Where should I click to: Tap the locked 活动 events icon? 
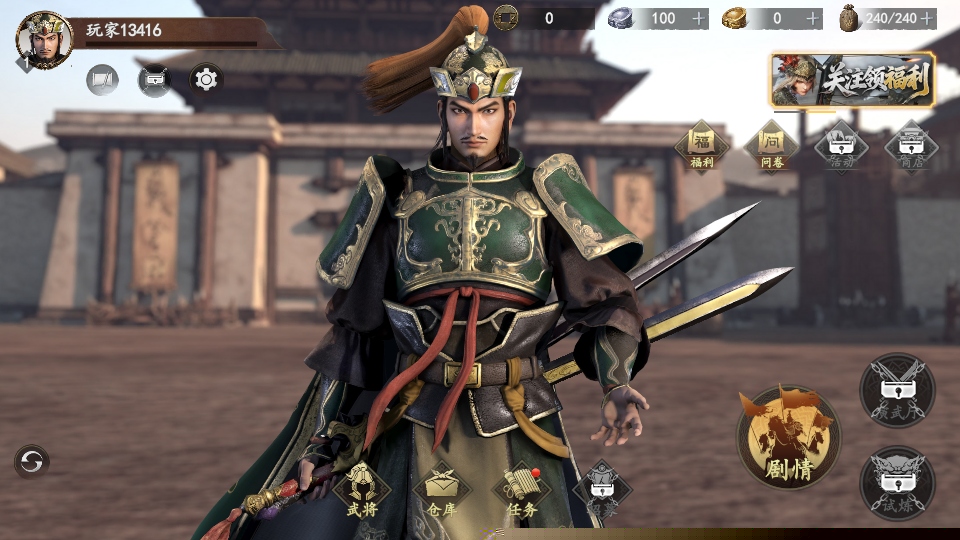(x=841, y=148)
